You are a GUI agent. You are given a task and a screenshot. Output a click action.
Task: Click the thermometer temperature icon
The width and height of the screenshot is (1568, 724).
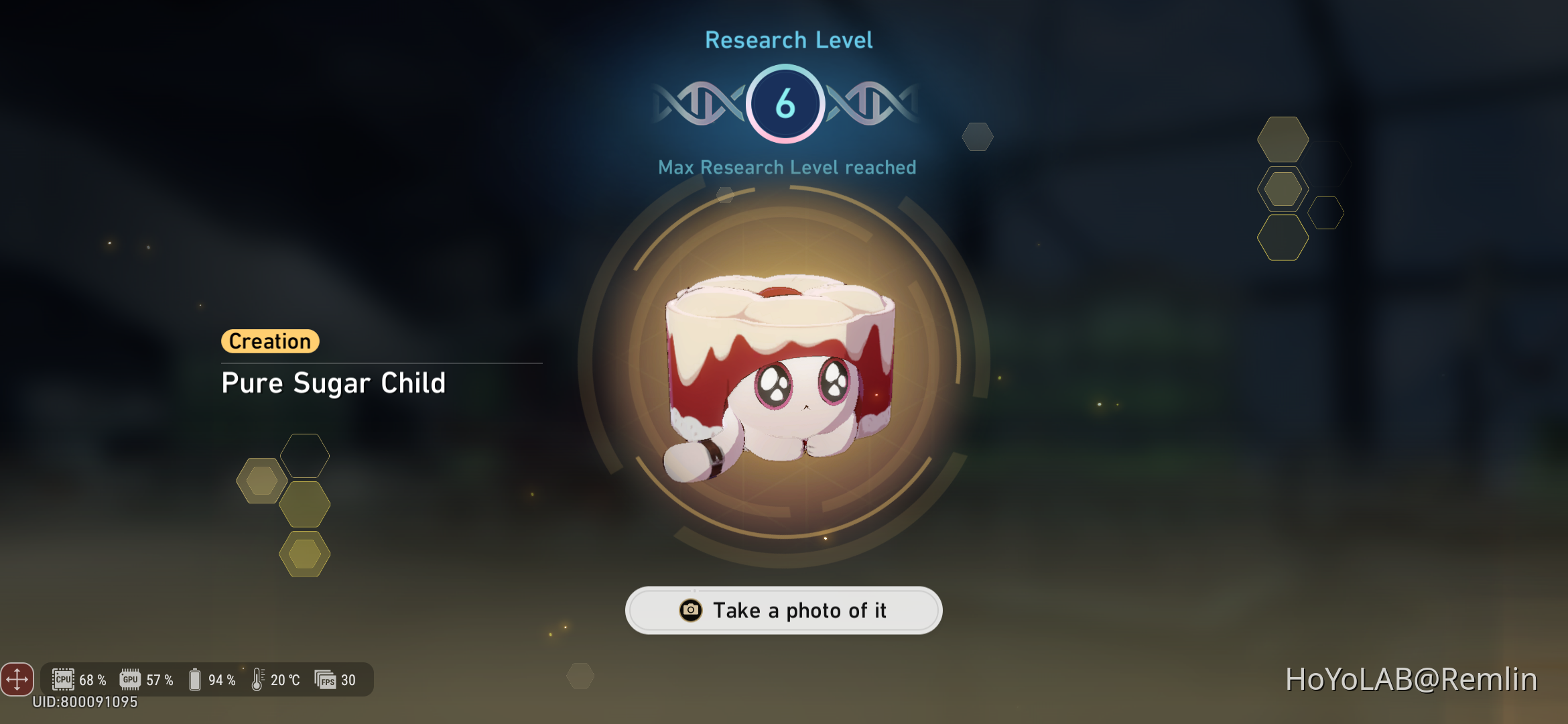[258, 679]
